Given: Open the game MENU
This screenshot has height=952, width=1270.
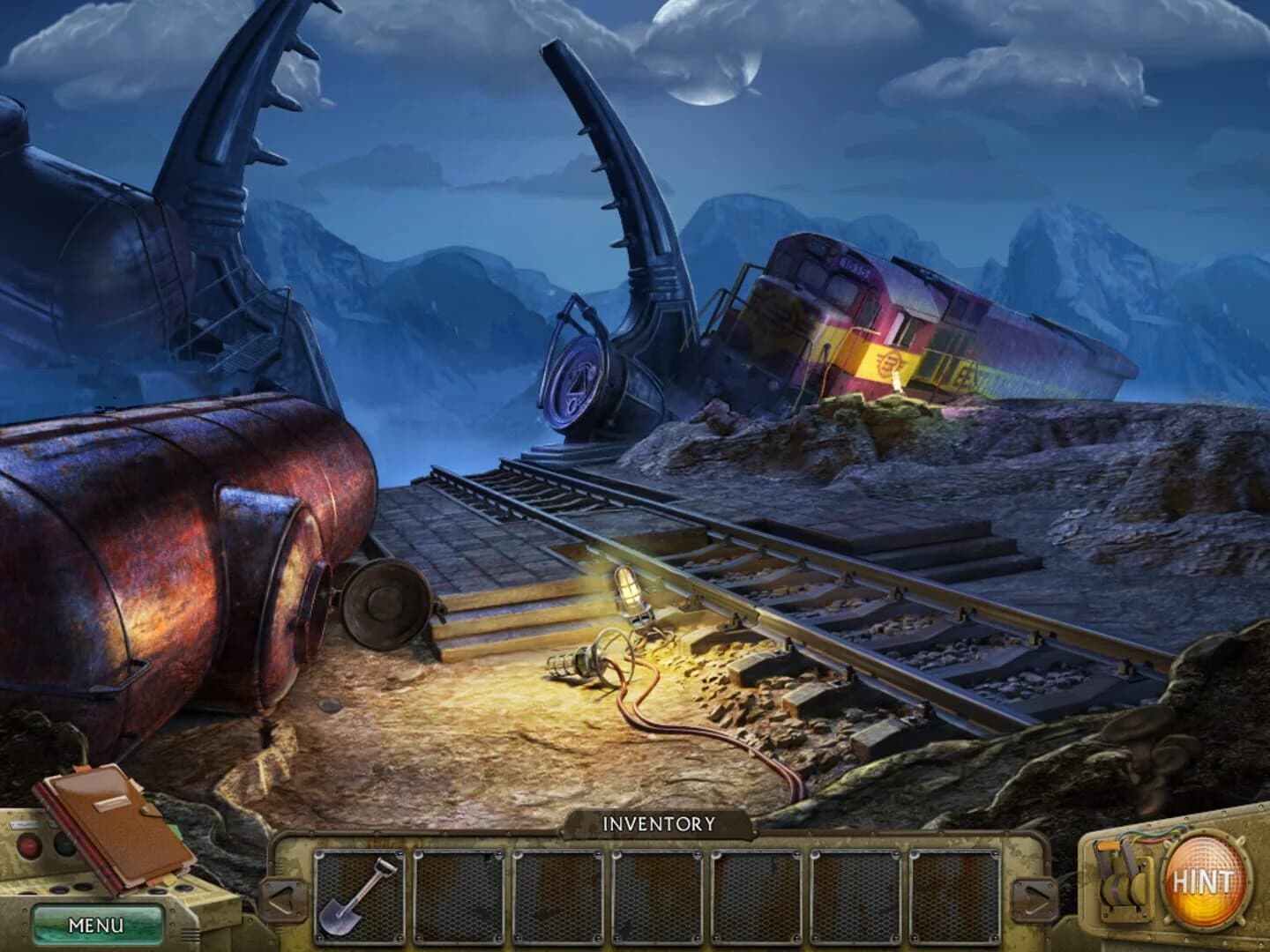Looking at the screenshot, I should [95, 922].
